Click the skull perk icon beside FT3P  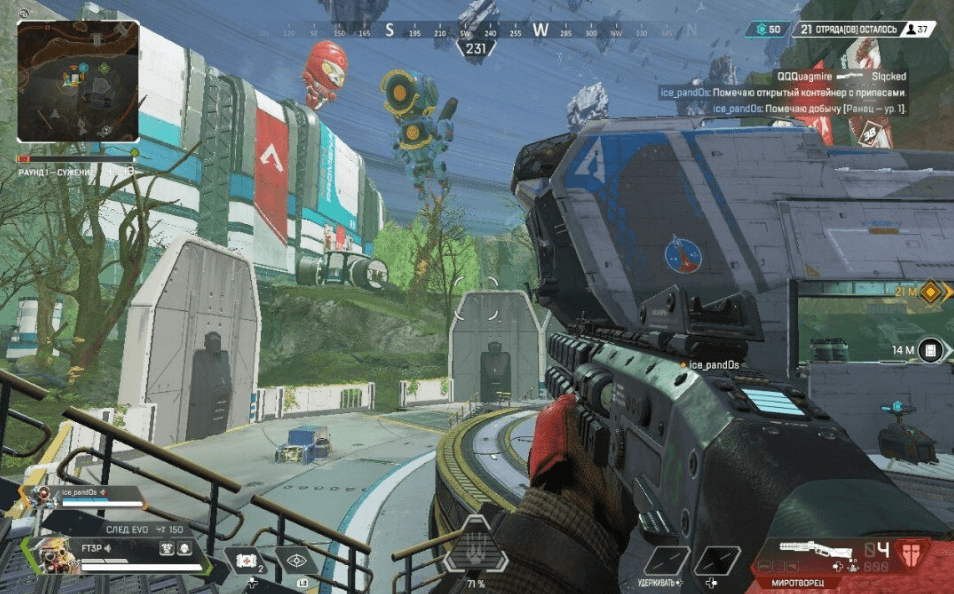pos(186,549)
